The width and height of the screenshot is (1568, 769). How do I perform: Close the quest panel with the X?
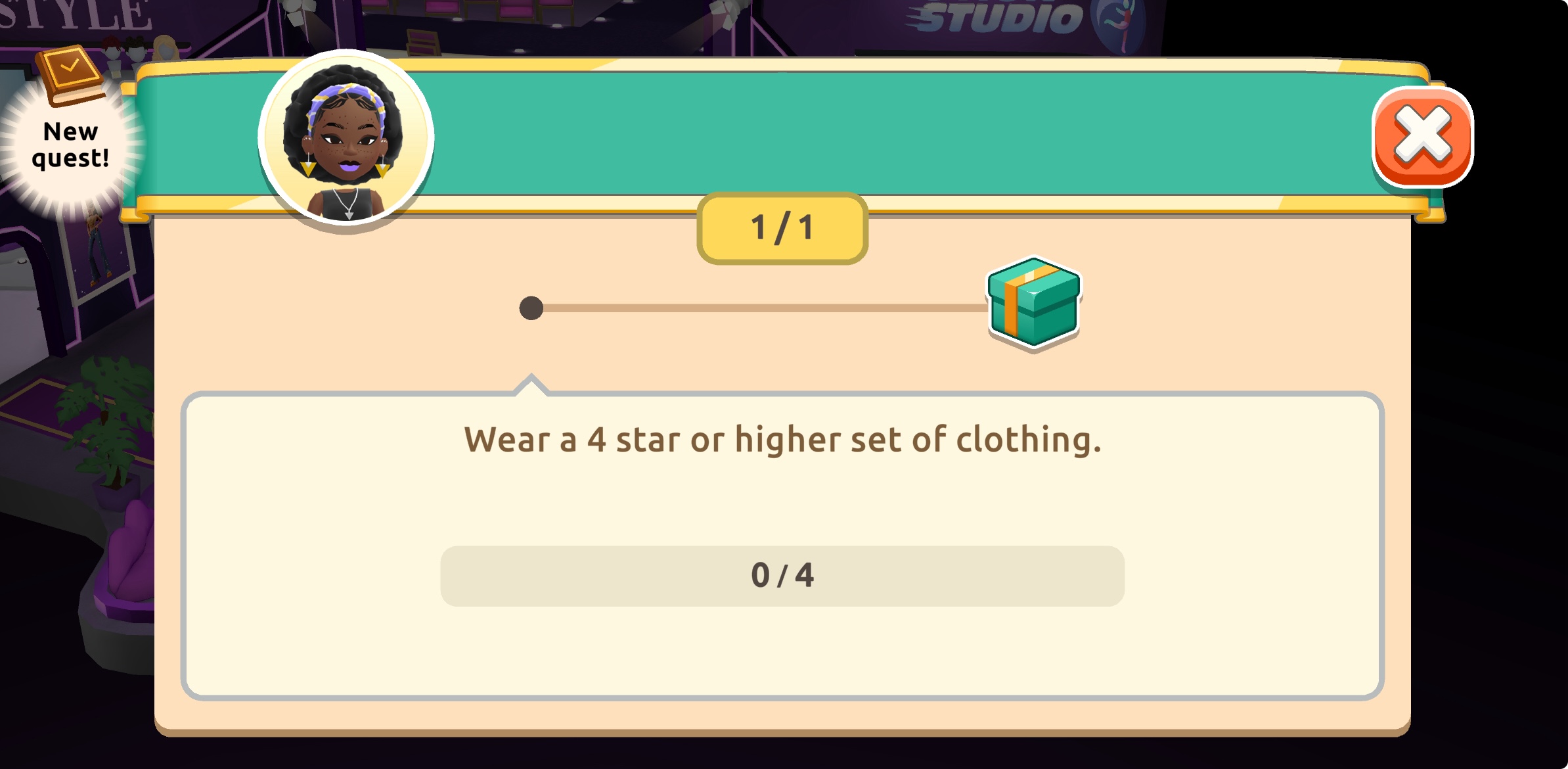tap(1422, 137)
